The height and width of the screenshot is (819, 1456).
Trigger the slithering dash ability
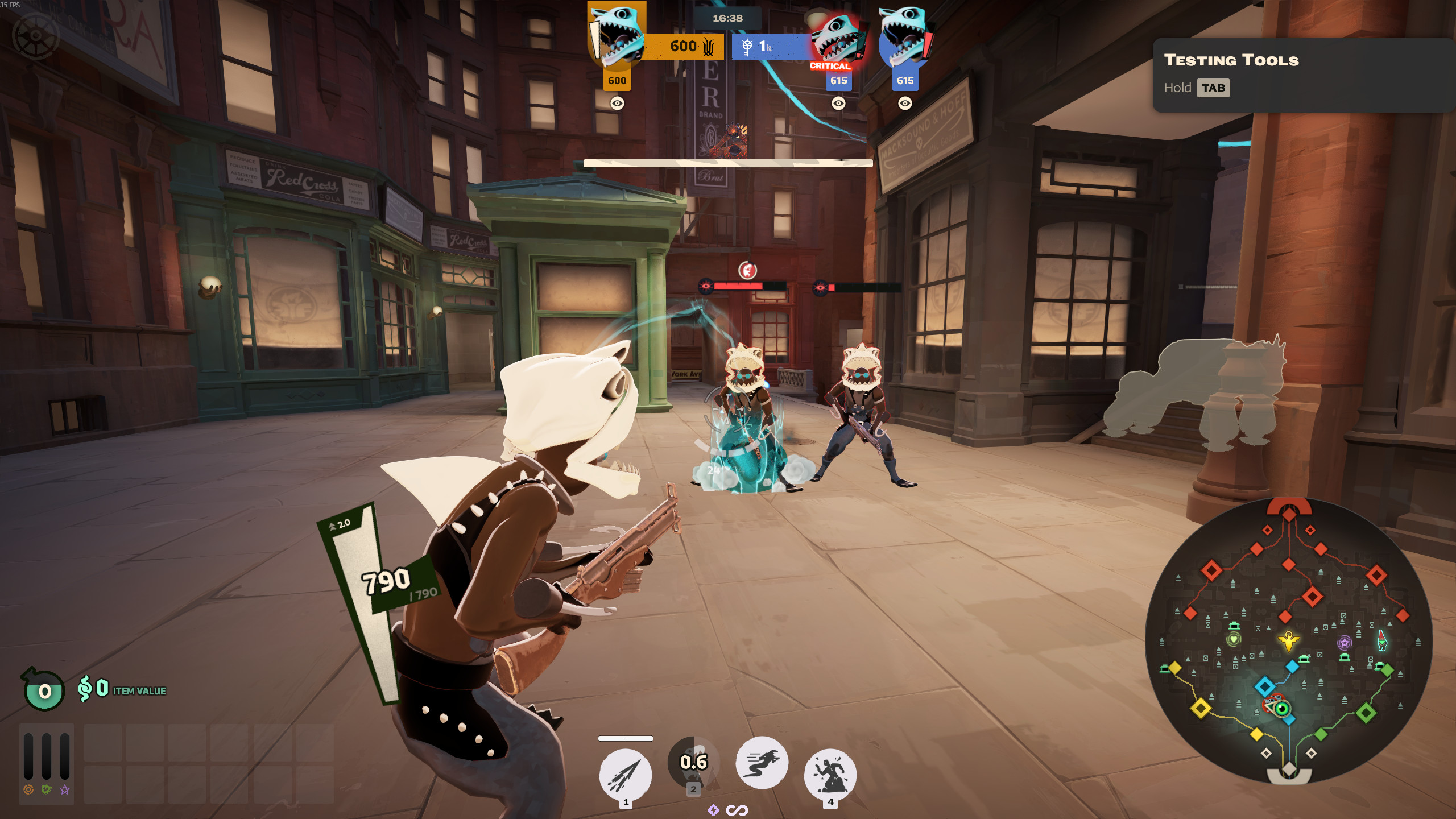click(x=762, y=763)
